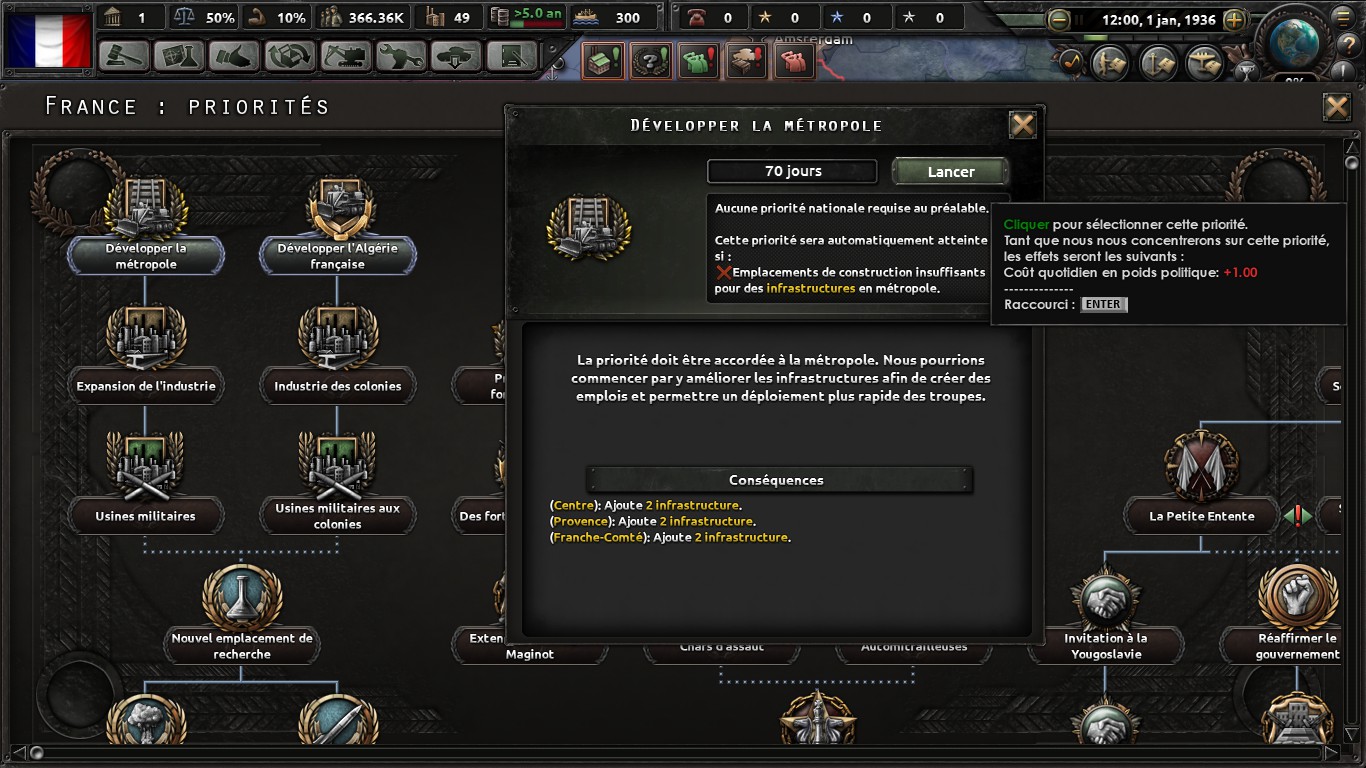Viewport: 1366px width, 768px height.
Task: Decrease game speed with minus button
Action: click(x=1059, y=20)
